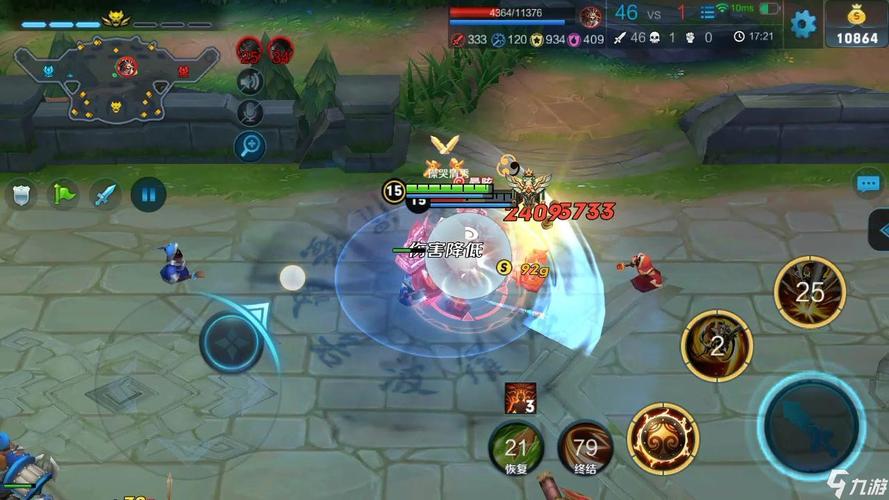The width and height of the screenshot is (889, 500).
Task: Expand the blue arrow side panel
Action: pyautogui.click(x=879, y=232)
